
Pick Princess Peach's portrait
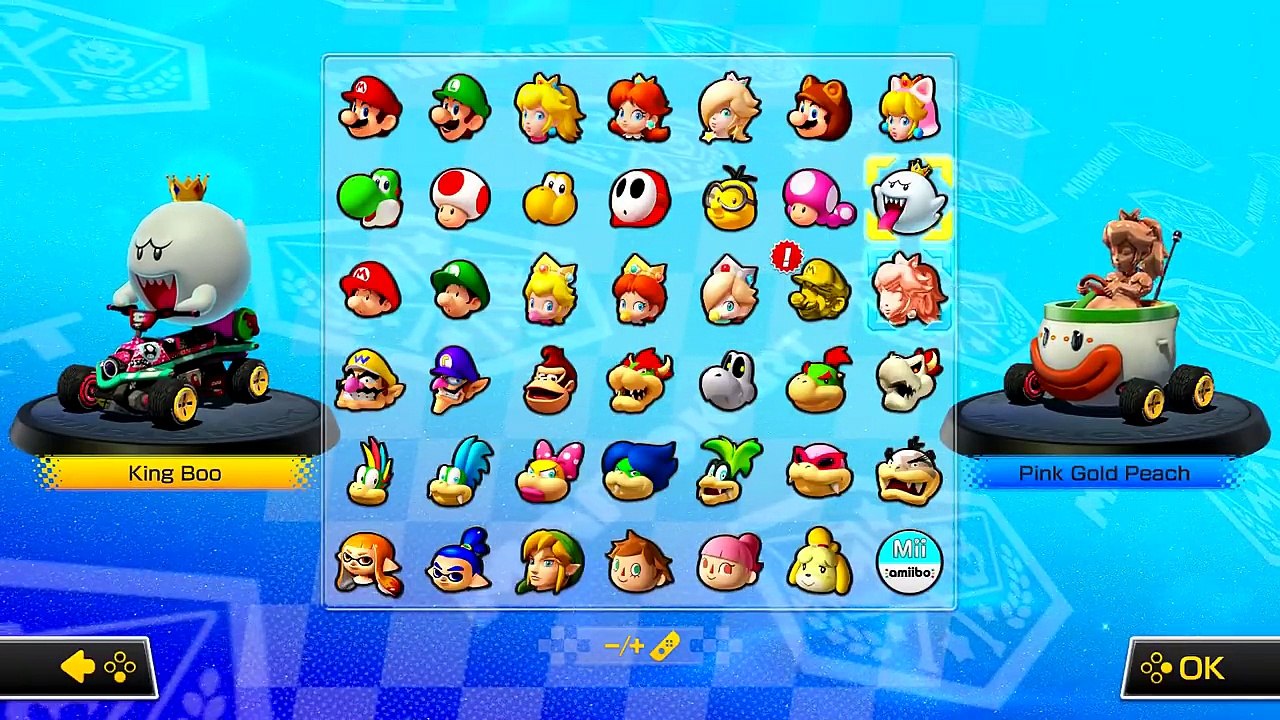click(549, 108)
